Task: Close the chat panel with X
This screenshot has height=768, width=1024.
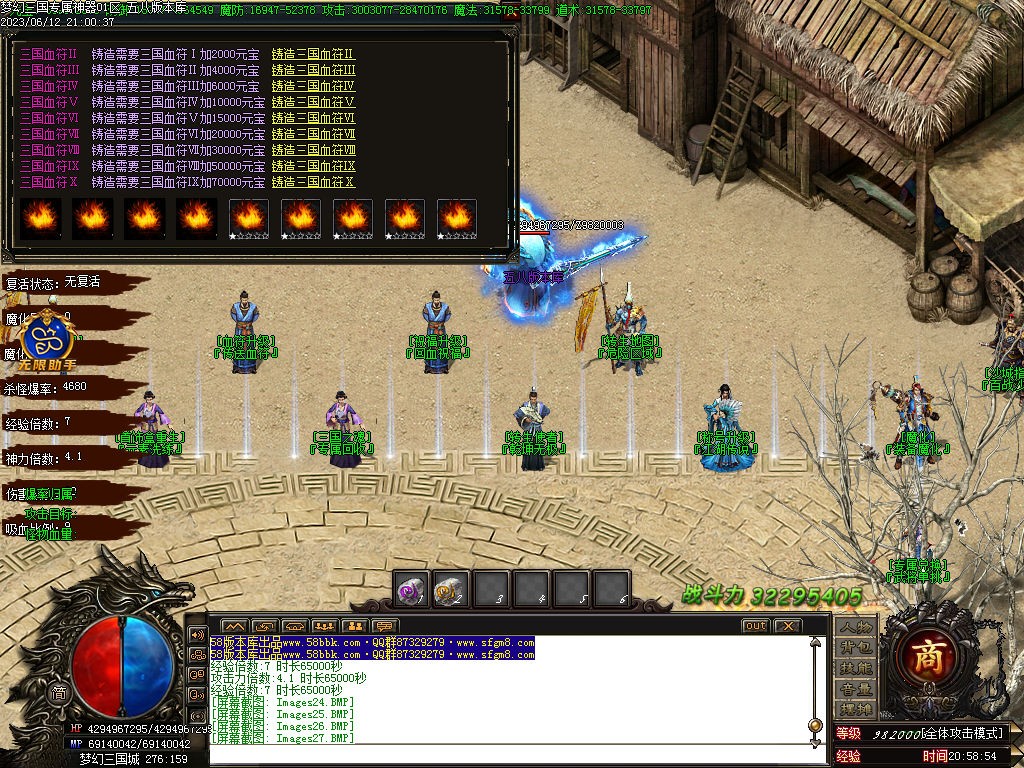Action: 787,626
